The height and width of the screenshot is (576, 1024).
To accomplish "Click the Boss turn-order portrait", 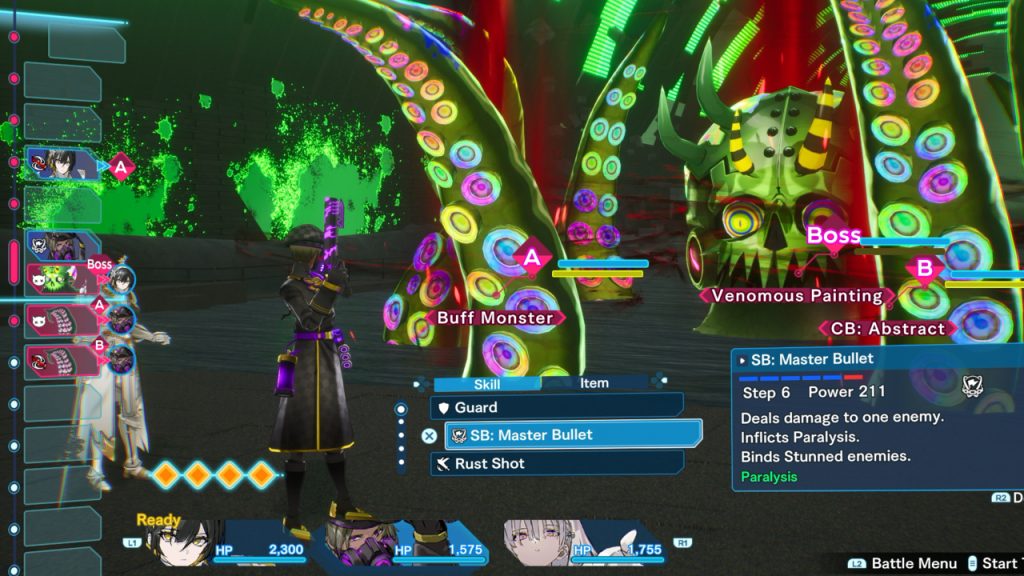I will pos(62,281).
